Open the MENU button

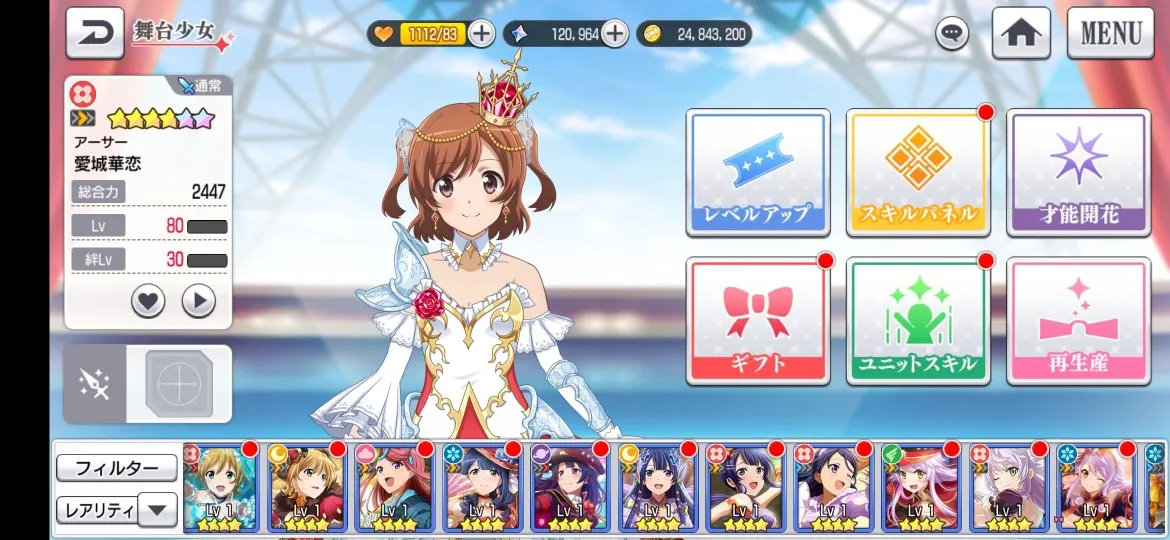point(1110,33)
